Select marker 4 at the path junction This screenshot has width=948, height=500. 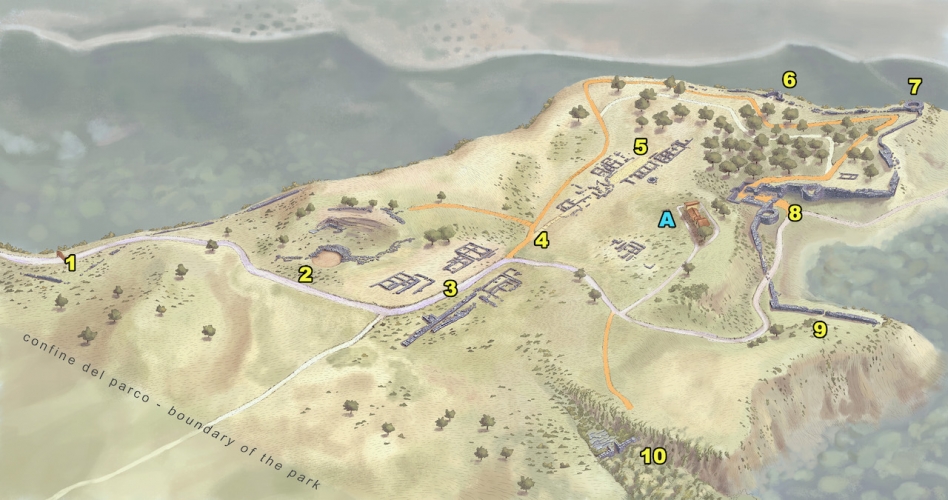click(x=541, y=240)
